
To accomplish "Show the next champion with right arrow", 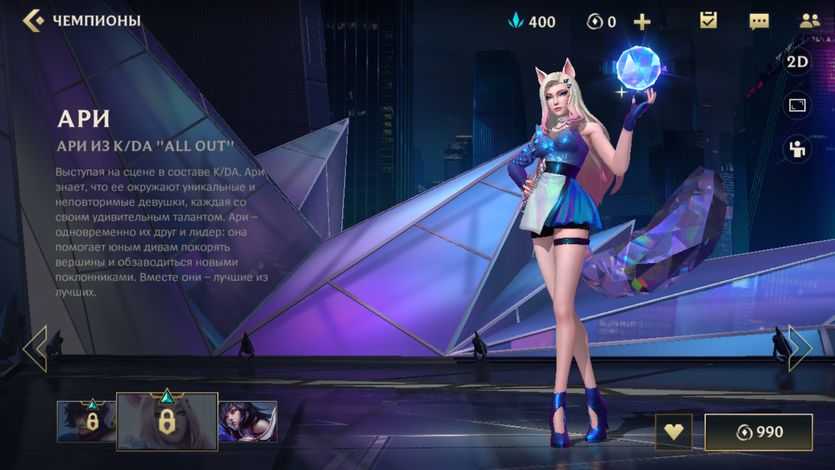I will (799, 348).
